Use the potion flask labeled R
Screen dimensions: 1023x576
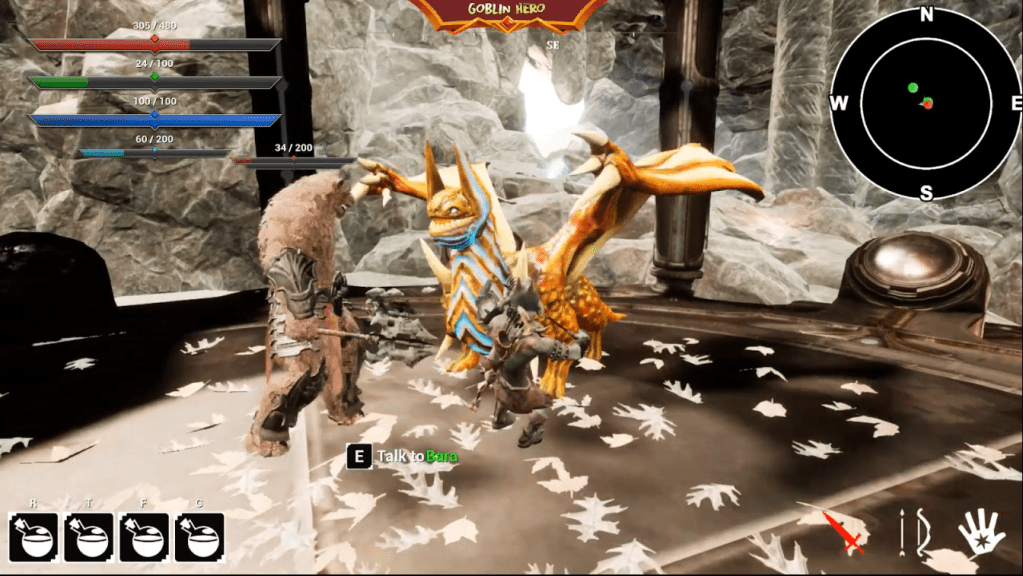click(x=33, y=537)
